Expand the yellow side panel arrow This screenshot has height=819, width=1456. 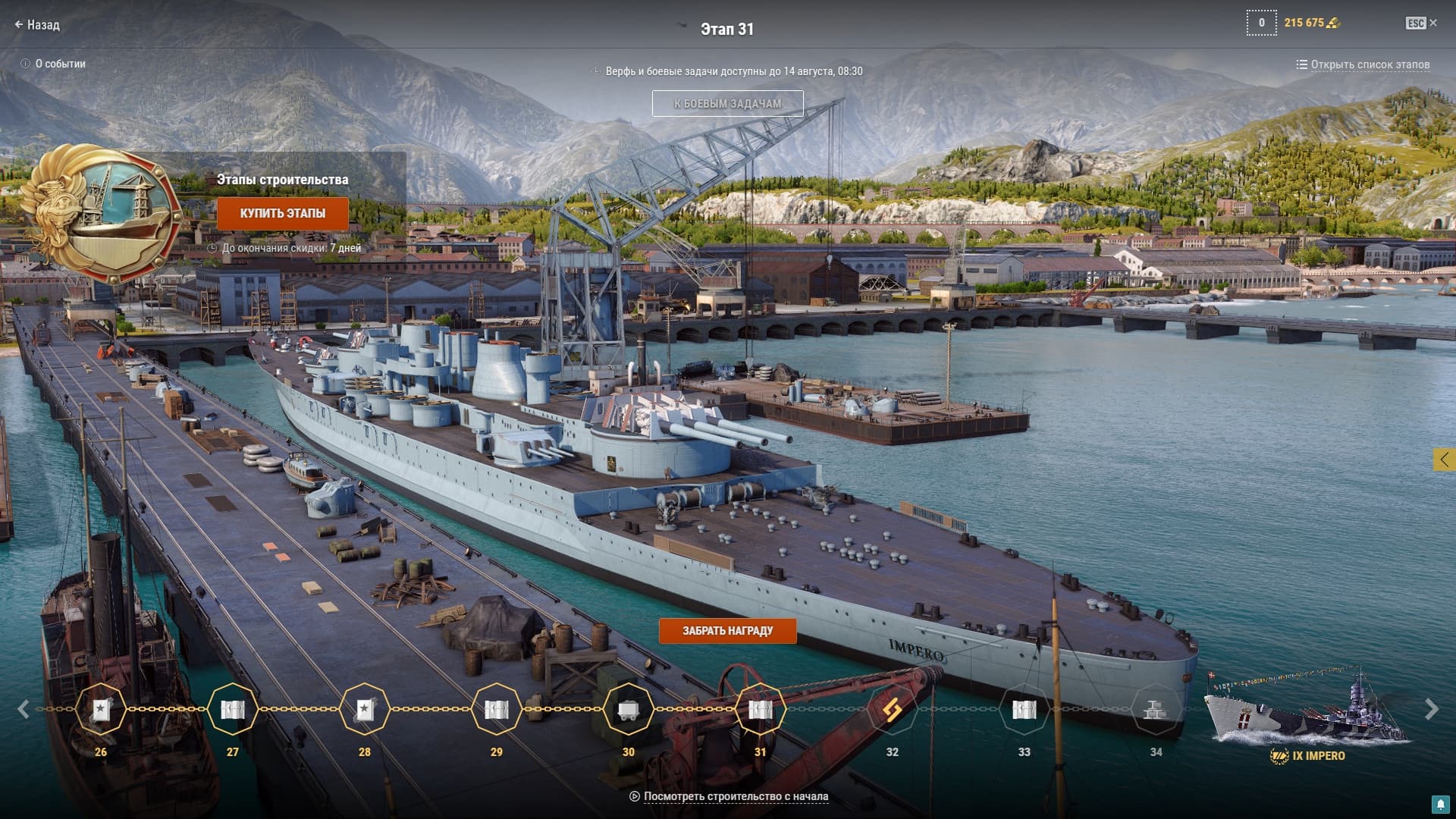tap(1444, 459)
